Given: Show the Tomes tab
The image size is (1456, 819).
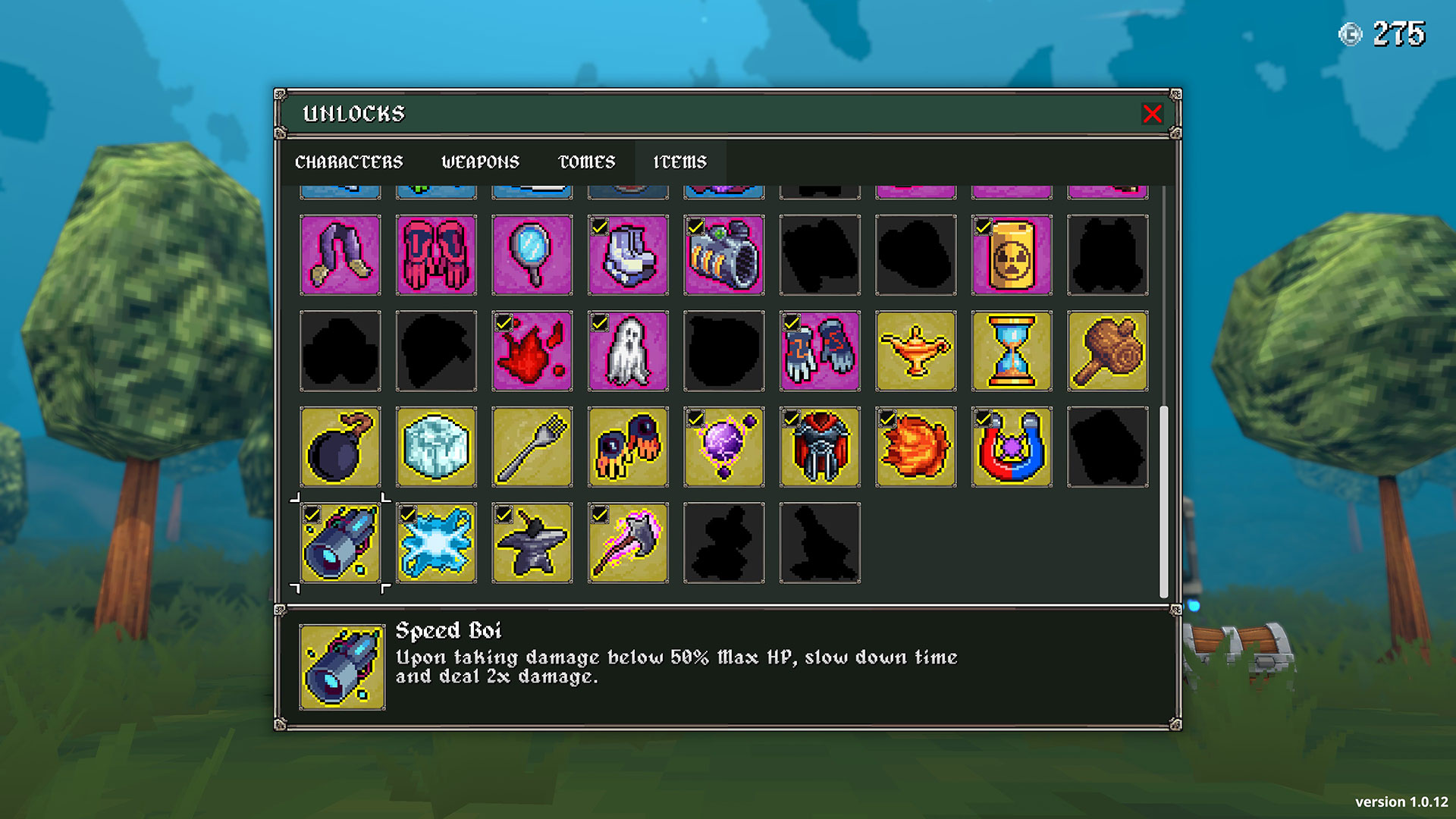Looking at the screenshot, I should 586,162.
